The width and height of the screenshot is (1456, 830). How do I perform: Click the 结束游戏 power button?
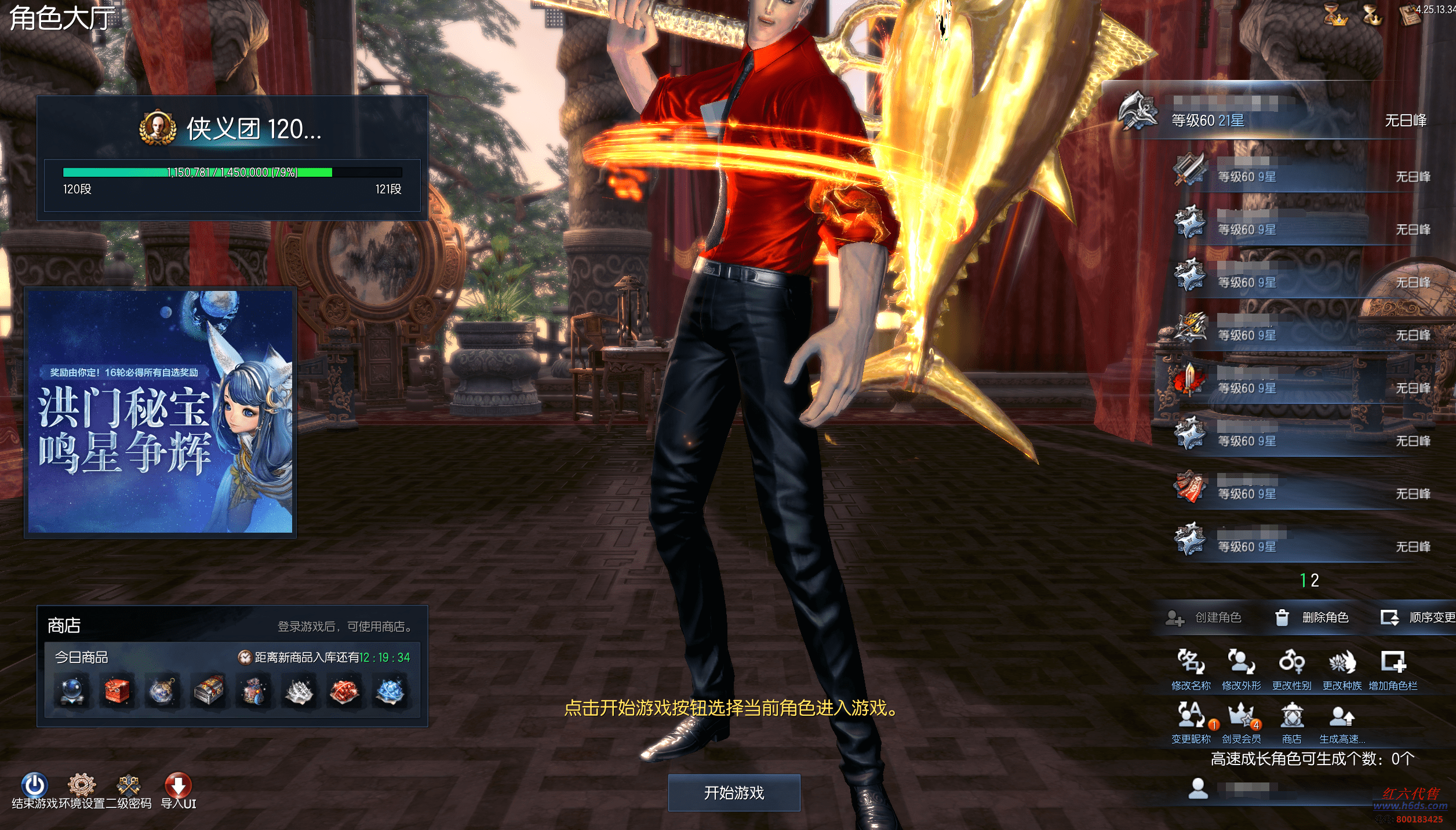pyautogui.click(x=34, y=785)
